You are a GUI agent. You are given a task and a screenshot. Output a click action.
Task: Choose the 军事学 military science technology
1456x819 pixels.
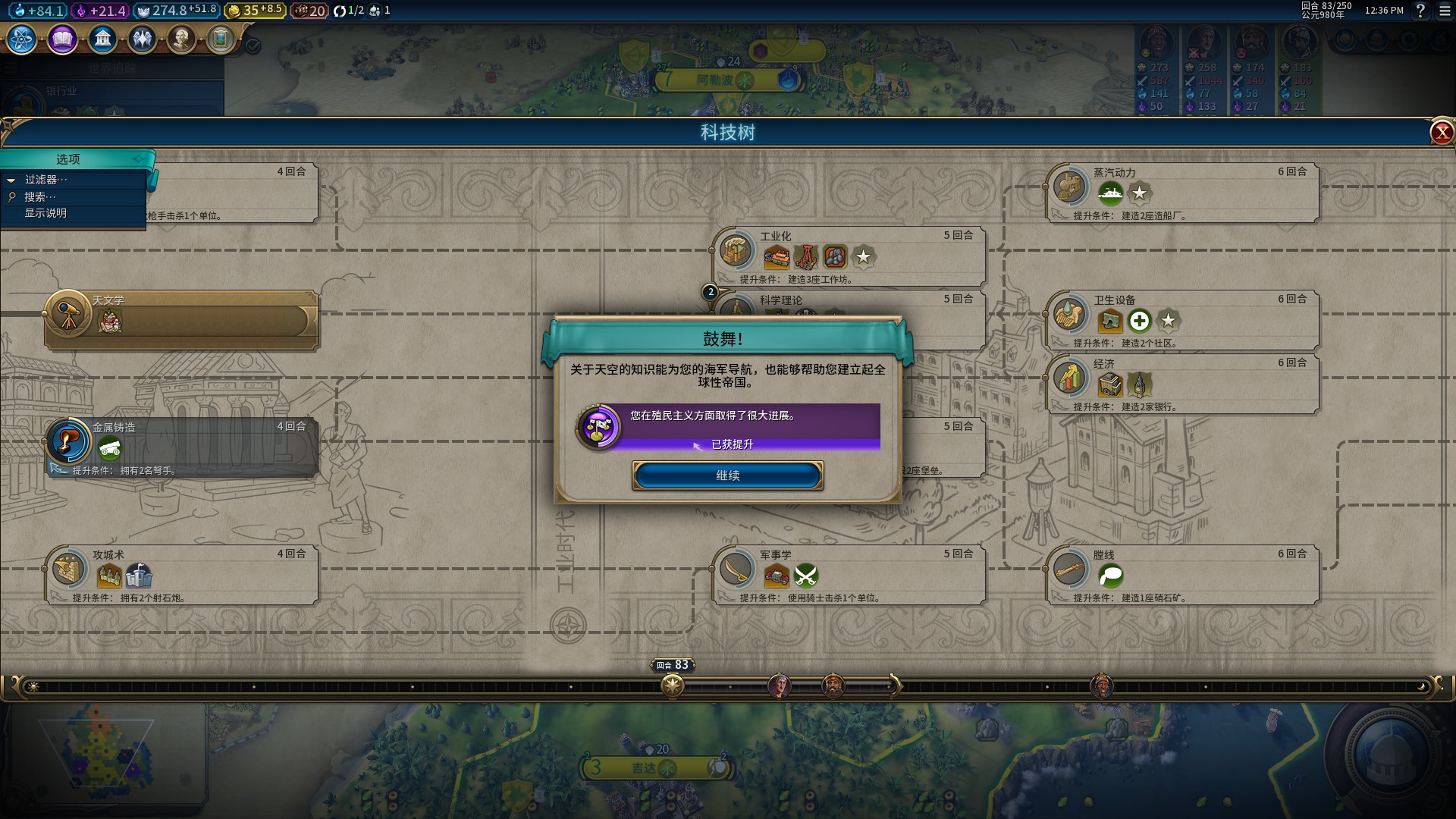(848, 574)
